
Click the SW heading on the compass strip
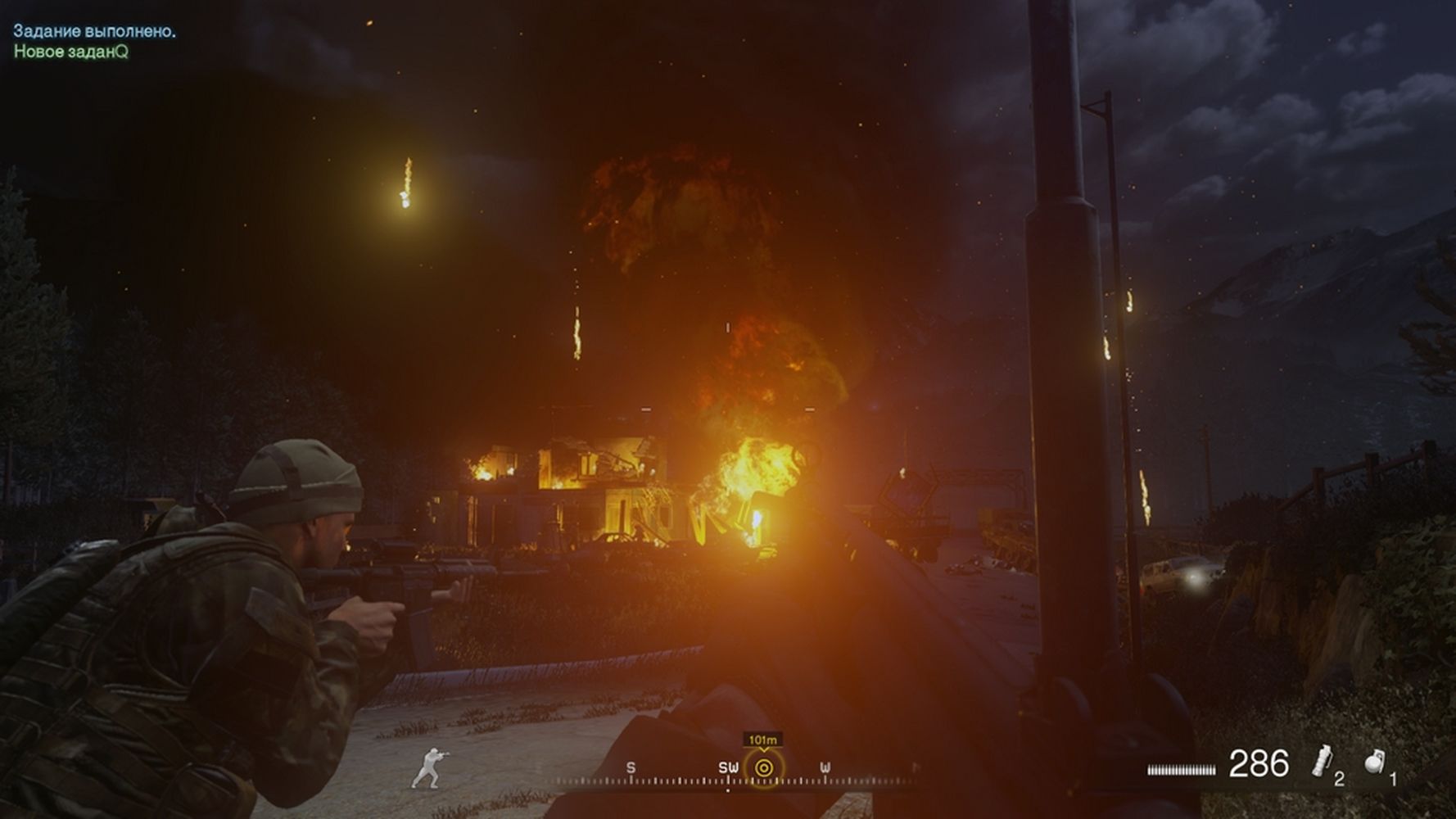coord(727,768)
